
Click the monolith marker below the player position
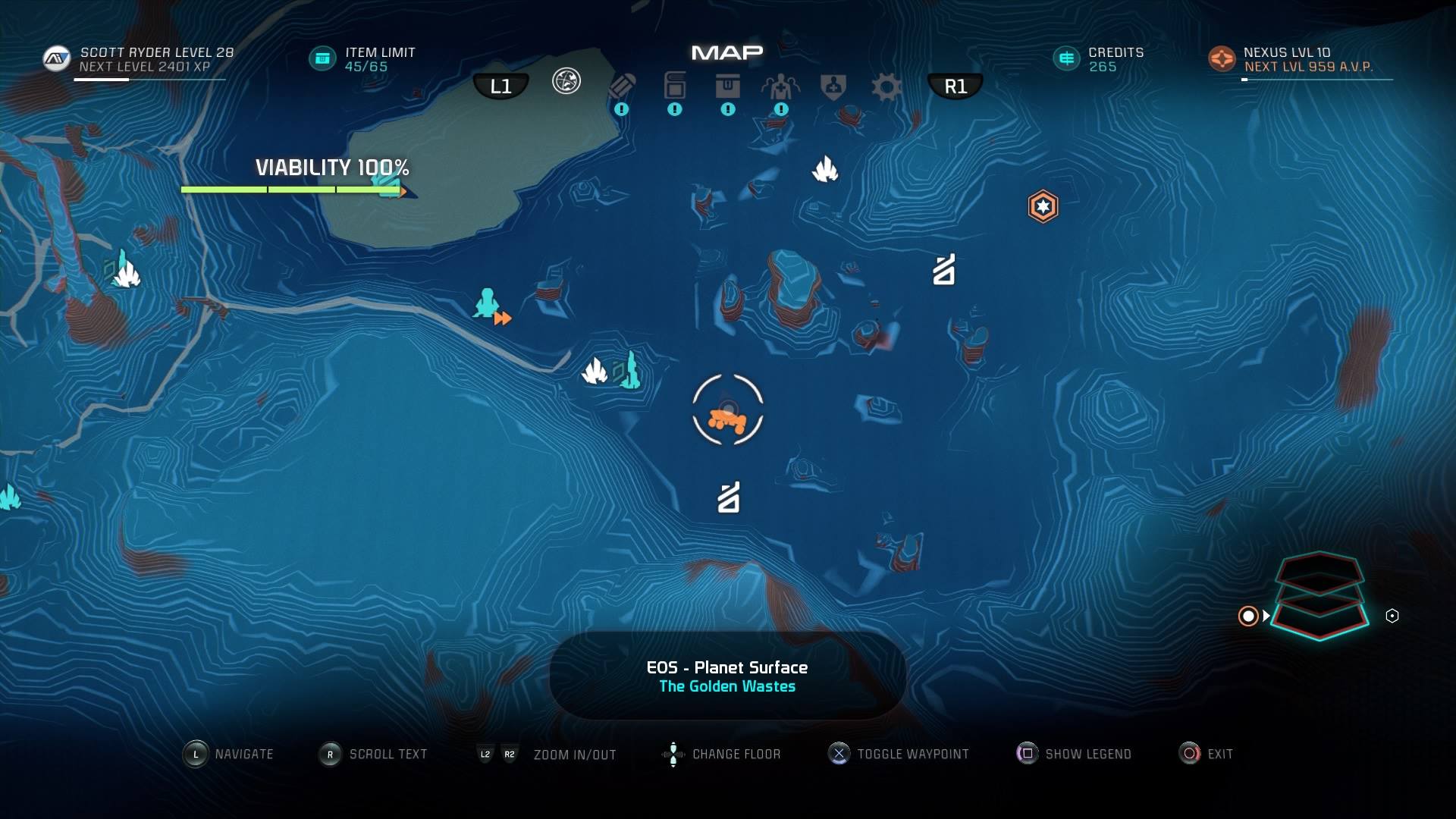[726, 498]
